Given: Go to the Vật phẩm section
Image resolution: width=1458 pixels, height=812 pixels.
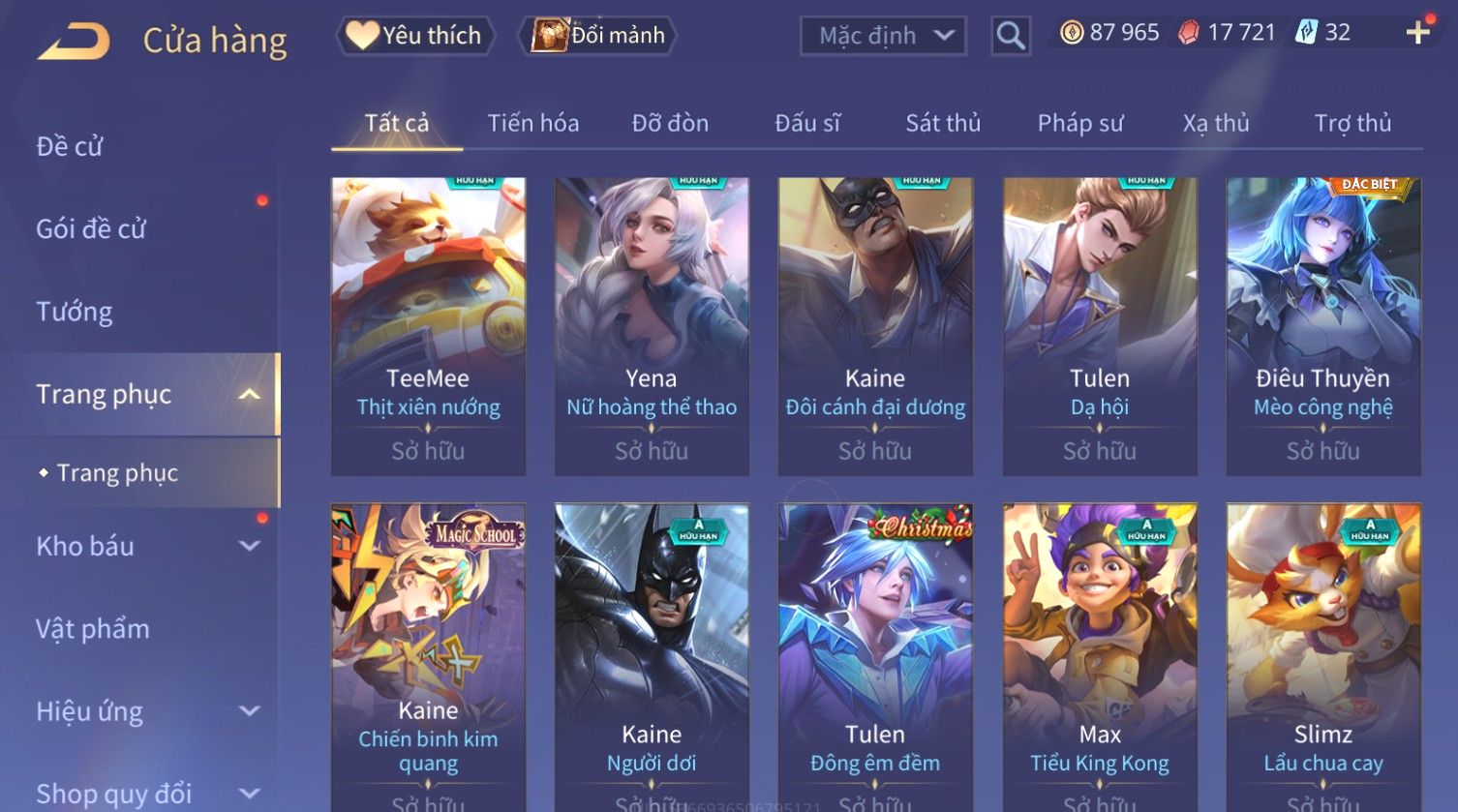Looking at the screenshot, I should 93,629.
